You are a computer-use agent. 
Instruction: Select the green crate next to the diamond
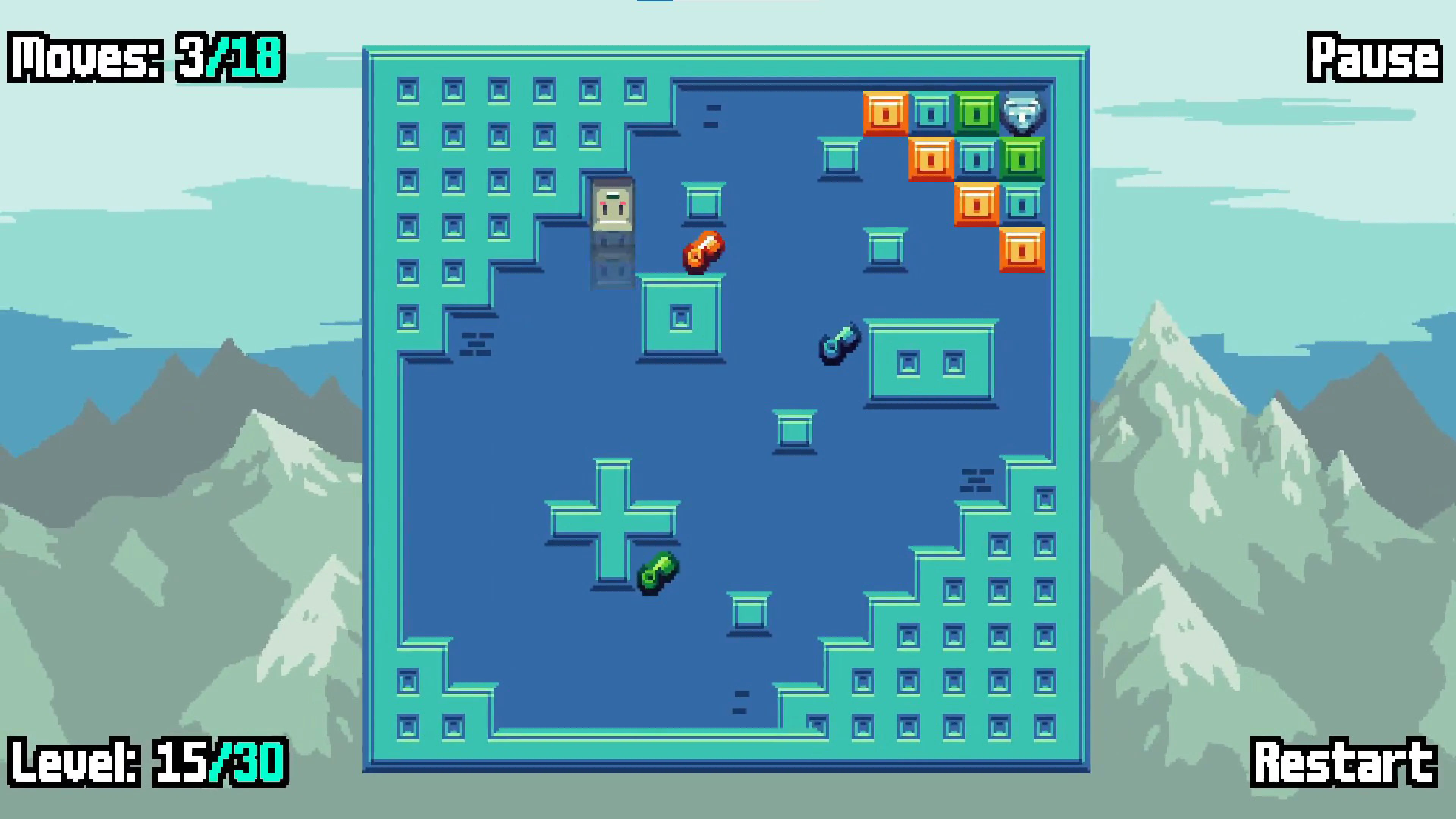[x=977, y=113]
